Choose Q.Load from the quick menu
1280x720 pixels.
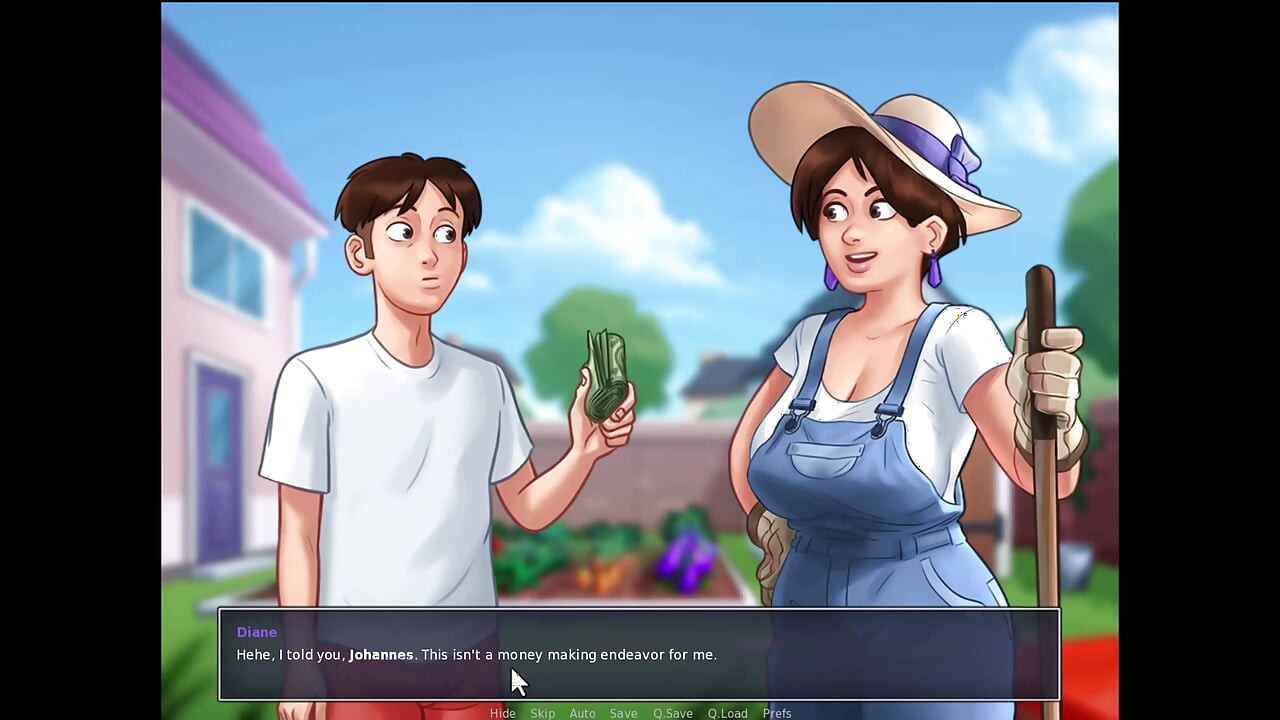727,713
